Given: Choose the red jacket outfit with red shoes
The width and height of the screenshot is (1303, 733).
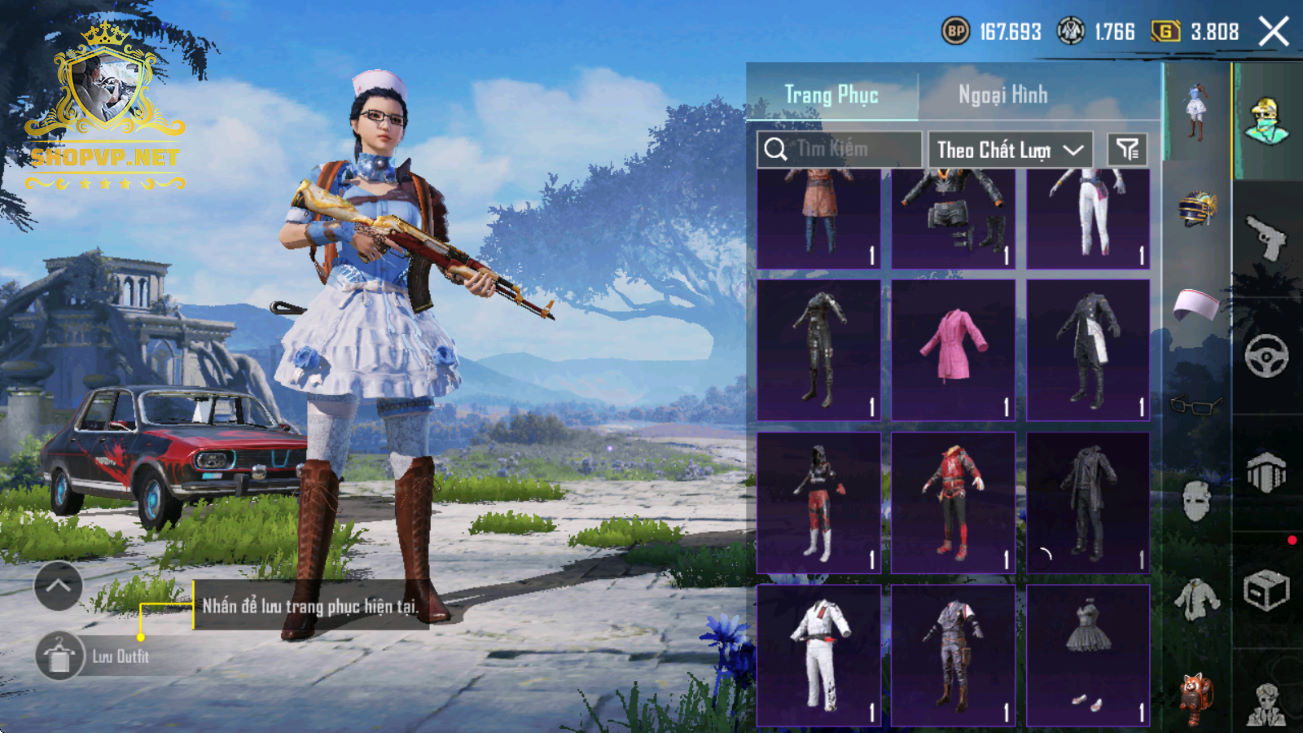Looking at the screenshot, I should pyautogui.click(x=953, y=502).
